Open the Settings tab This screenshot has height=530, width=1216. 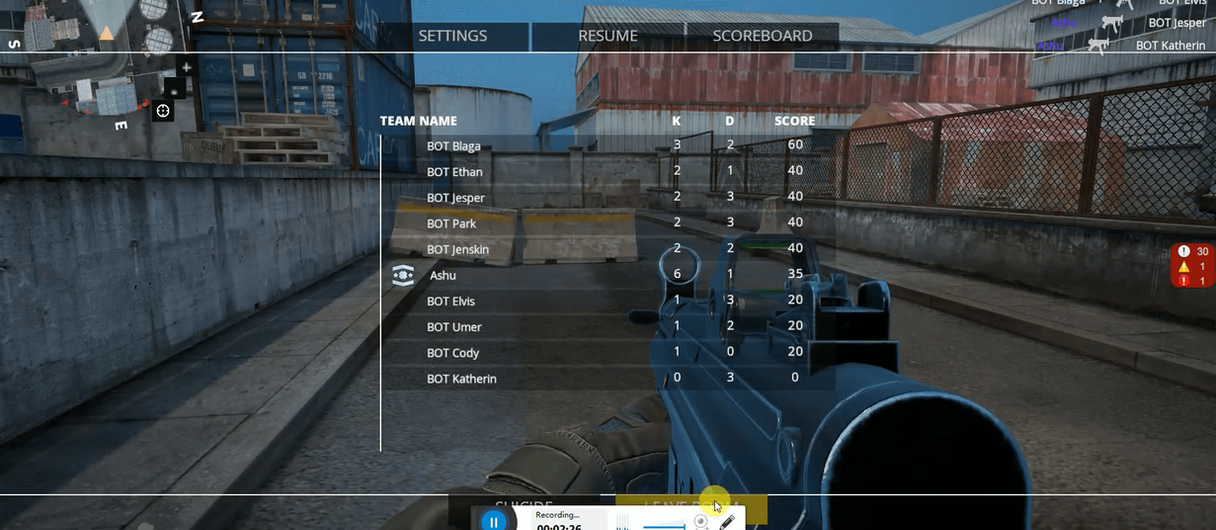click(453, 36)
